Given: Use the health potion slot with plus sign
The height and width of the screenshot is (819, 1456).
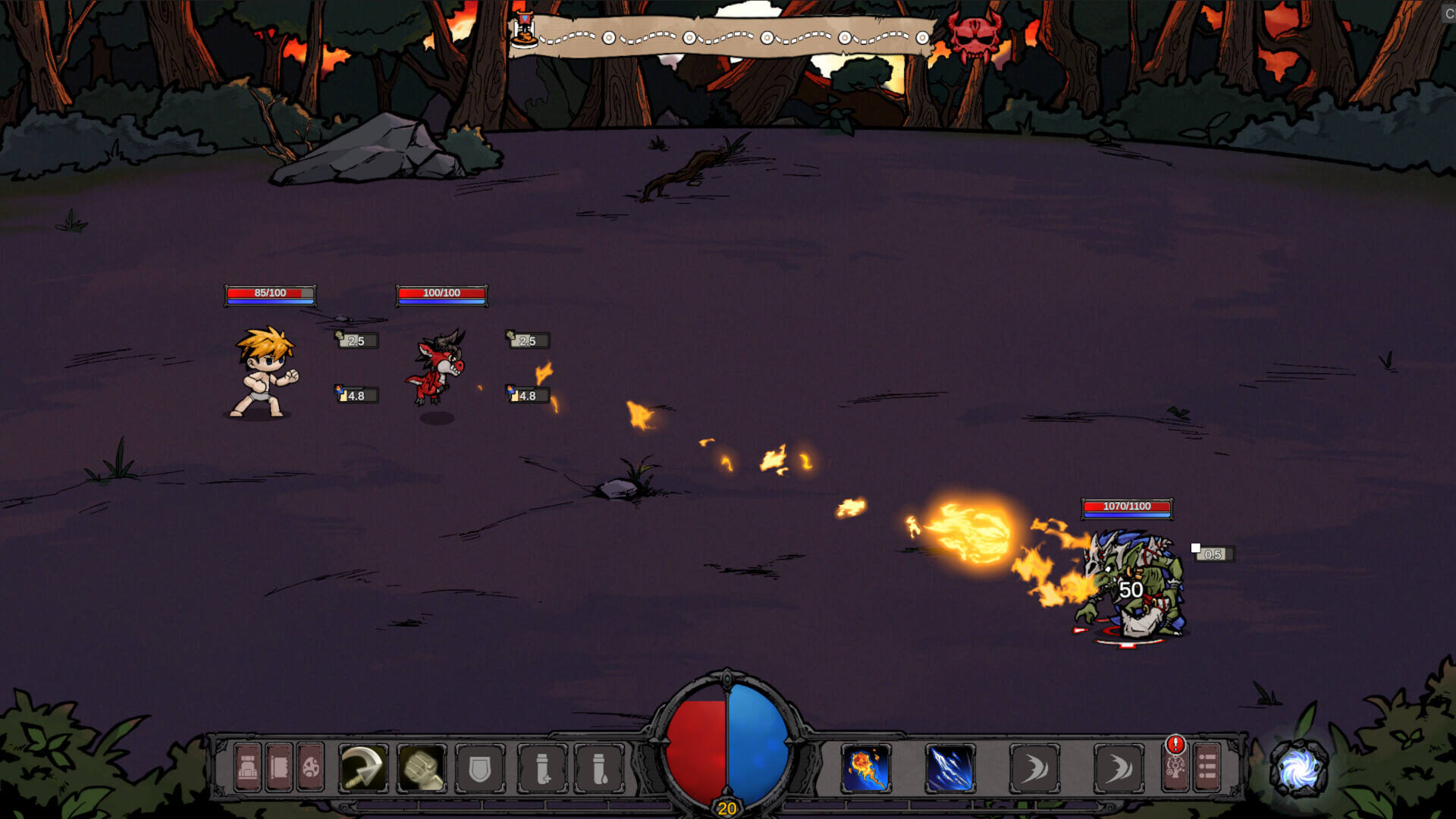Looking at the screenshot, I should [x=542, y=768].
